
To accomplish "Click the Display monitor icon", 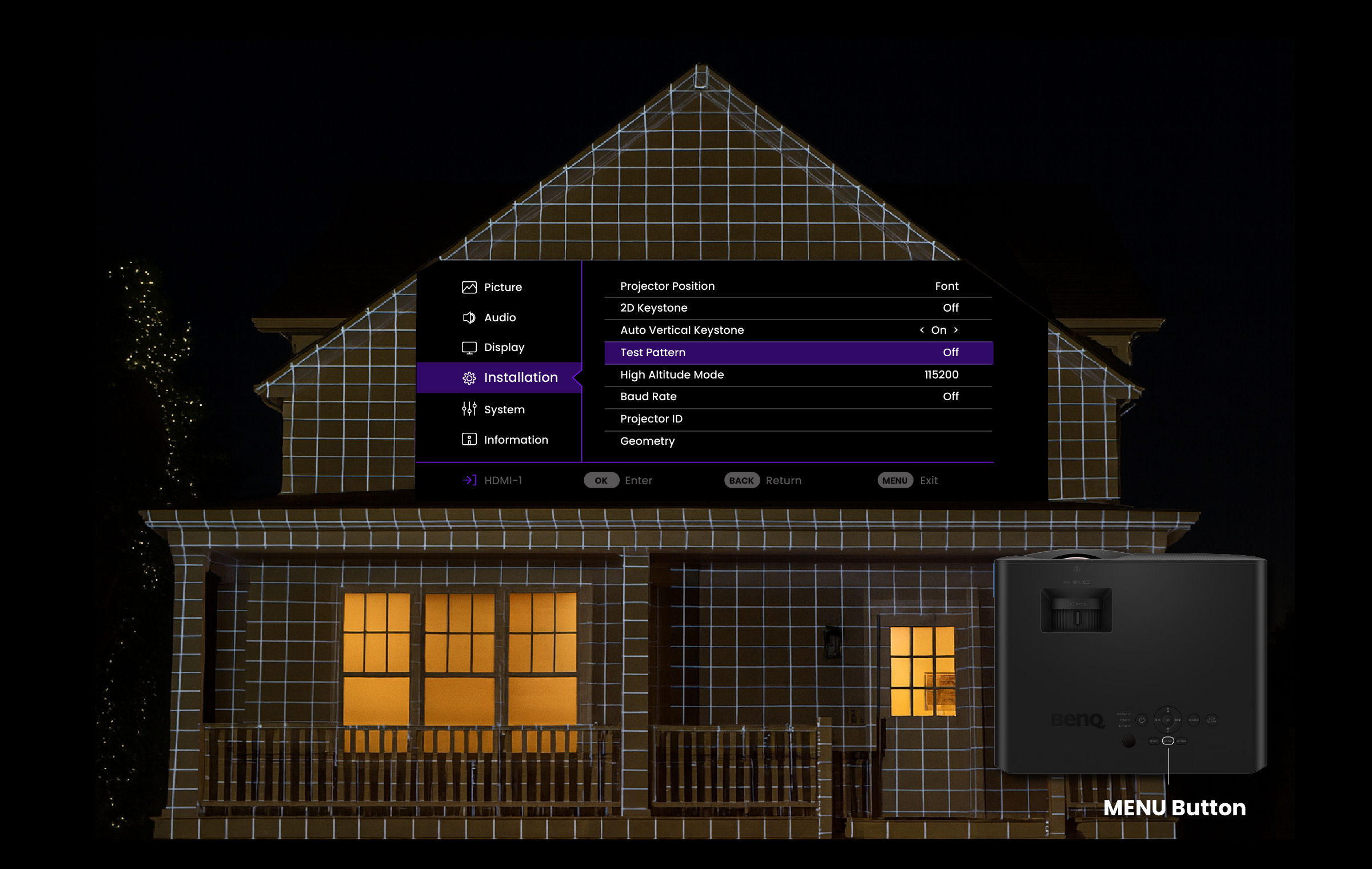I will [x=469, y=347].
